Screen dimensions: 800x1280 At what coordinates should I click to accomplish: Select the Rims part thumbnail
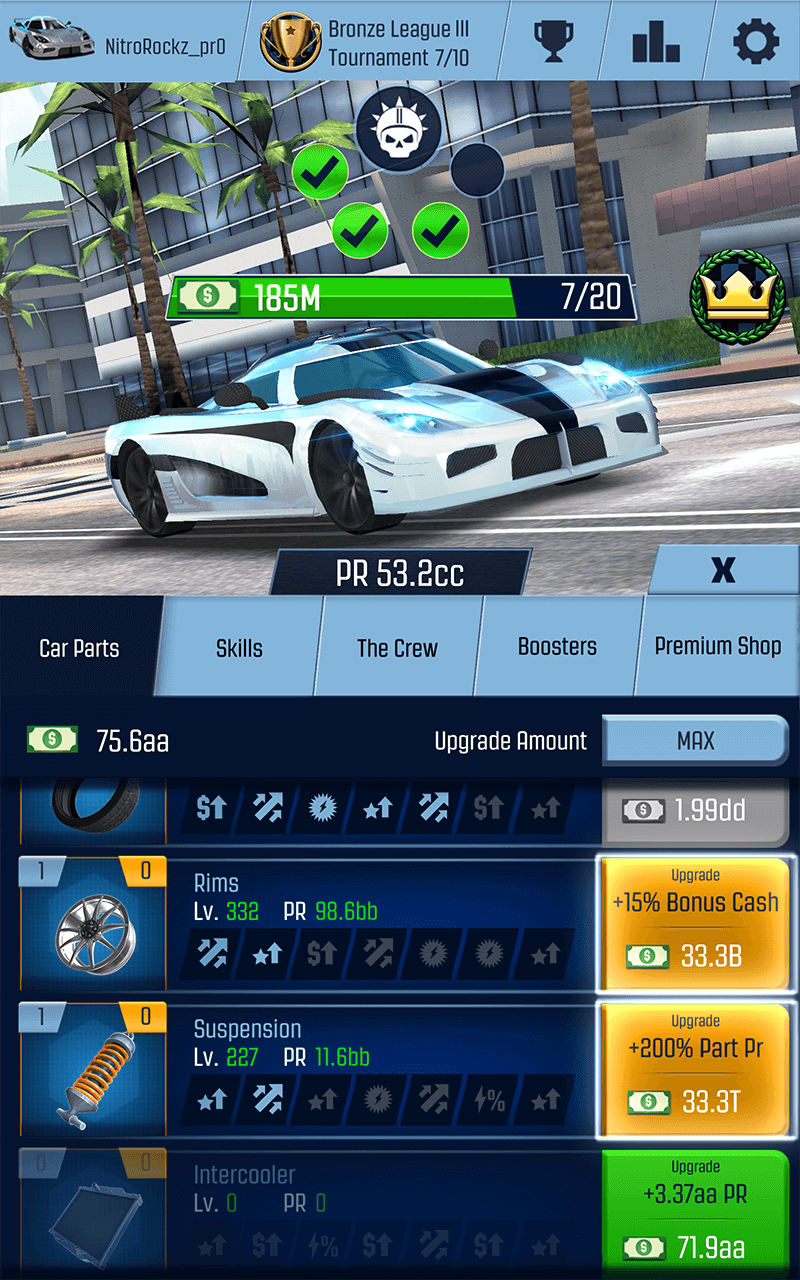click(x=92, y=925)
